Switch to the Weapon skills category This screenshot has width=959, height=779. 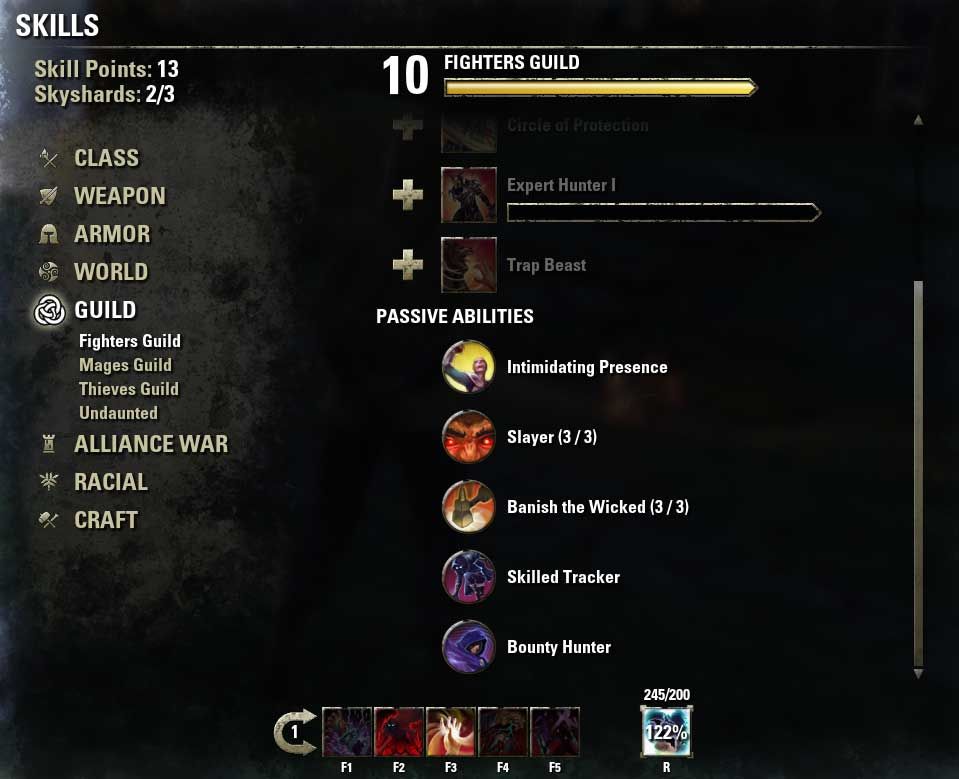point(119,196)
